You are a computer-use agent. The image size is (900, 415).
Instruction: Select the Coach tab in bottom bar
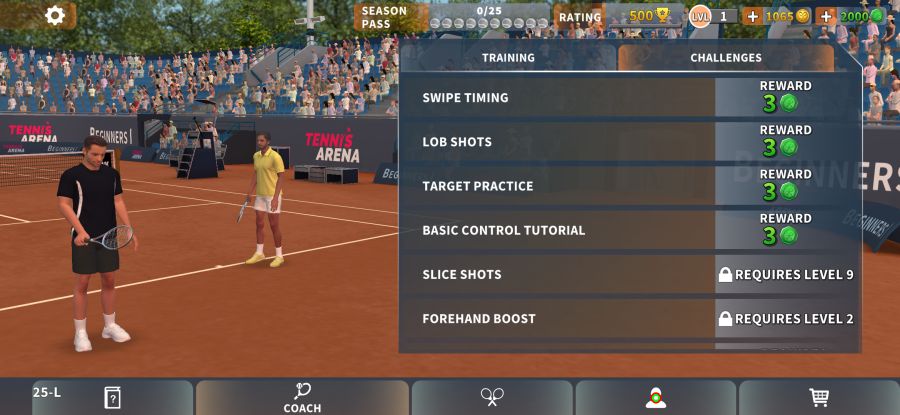302,397
